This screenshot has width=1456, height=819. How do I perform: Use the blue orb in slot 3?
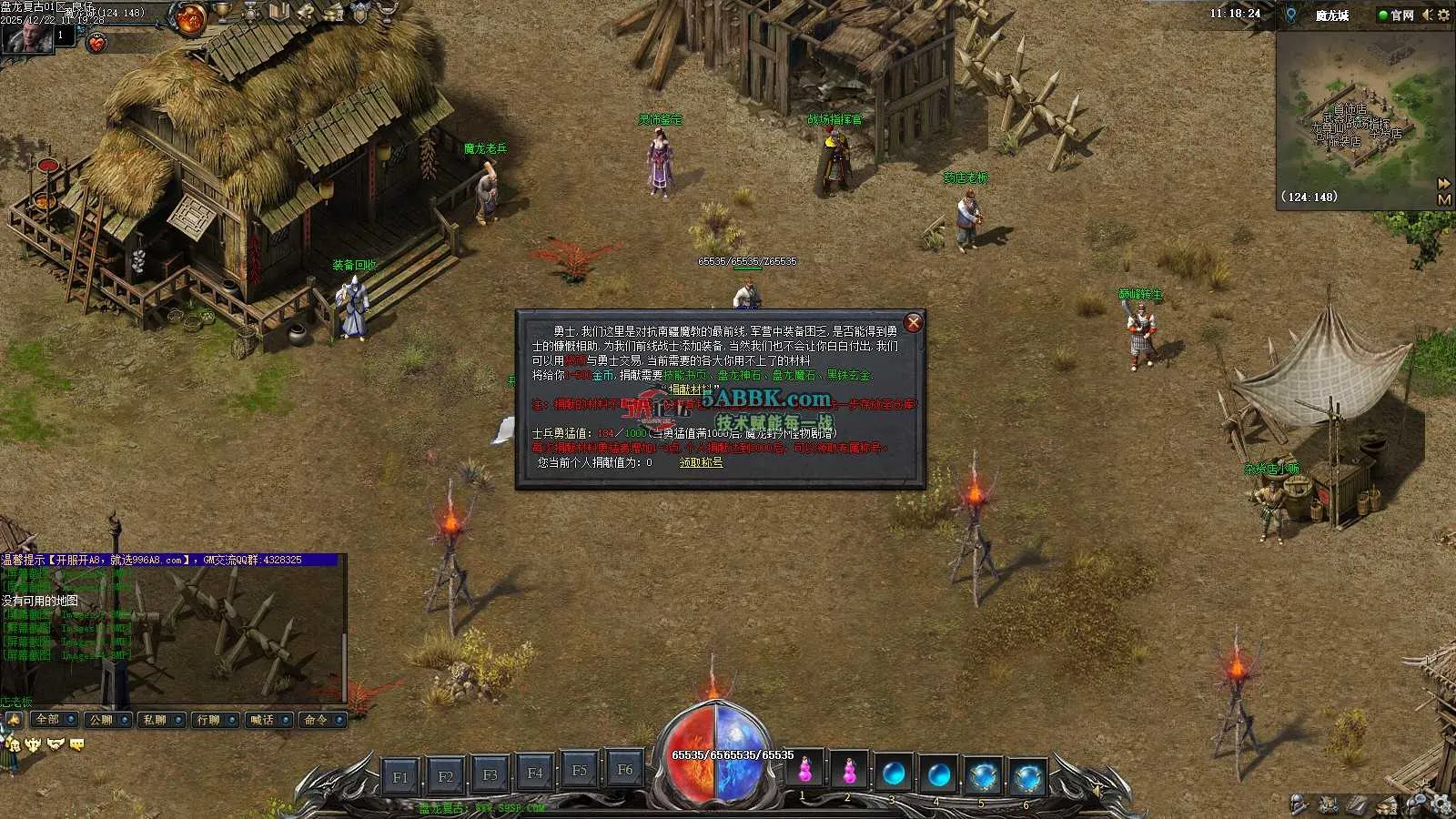click(894, 774)
